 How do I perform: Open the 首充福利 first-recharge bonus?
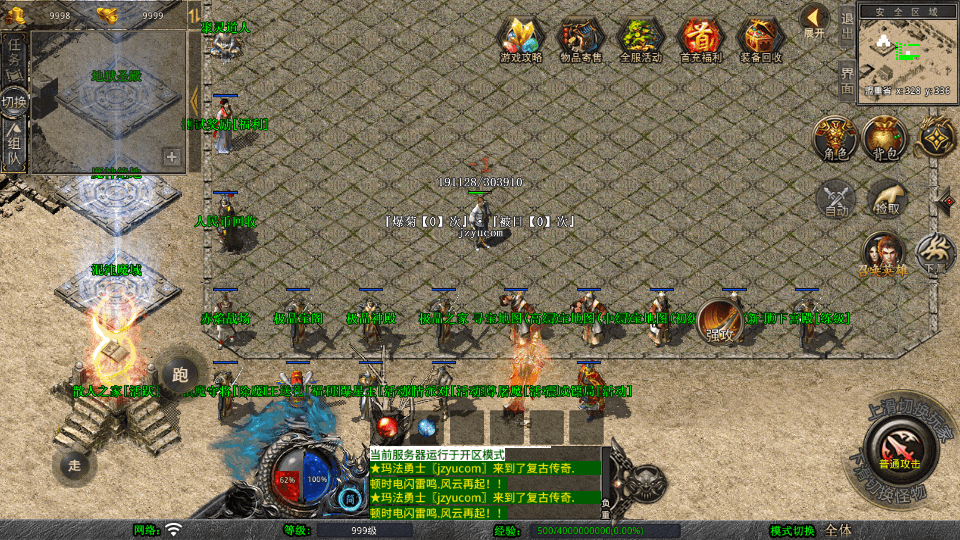701,38
